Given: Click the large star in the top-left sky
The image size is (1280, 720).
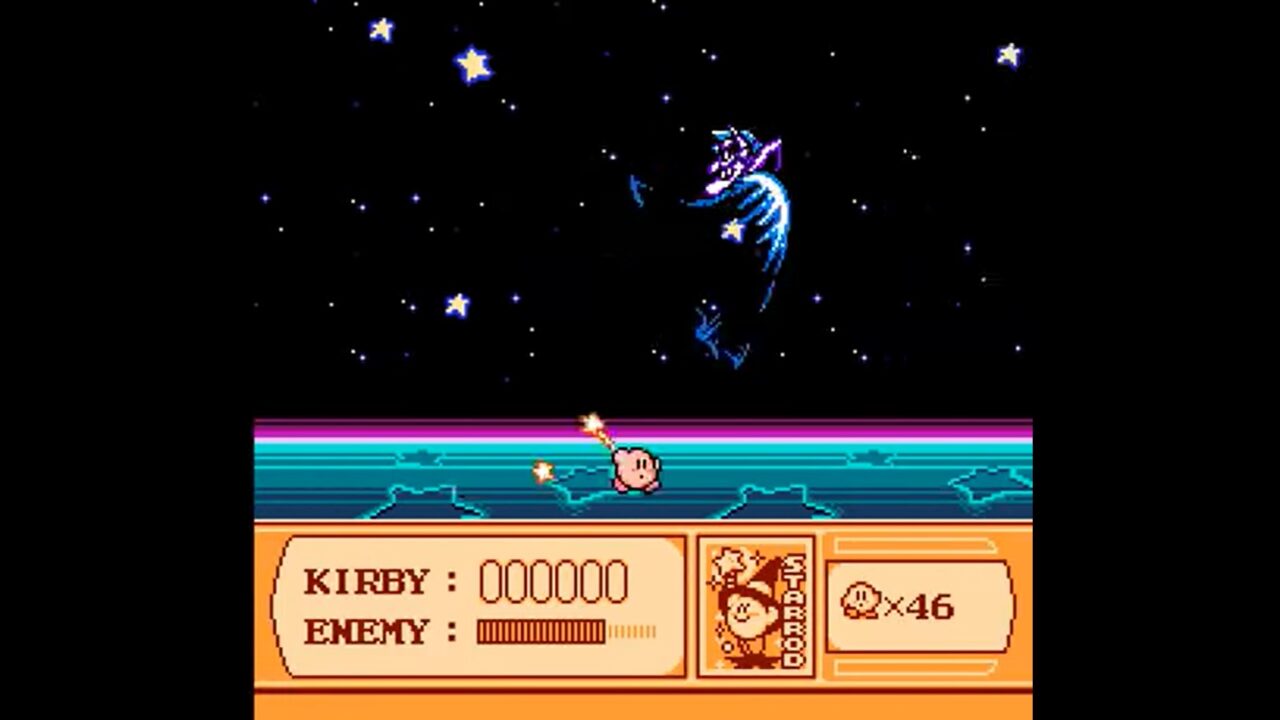Looking at the screenshot, I should (472, 65).
